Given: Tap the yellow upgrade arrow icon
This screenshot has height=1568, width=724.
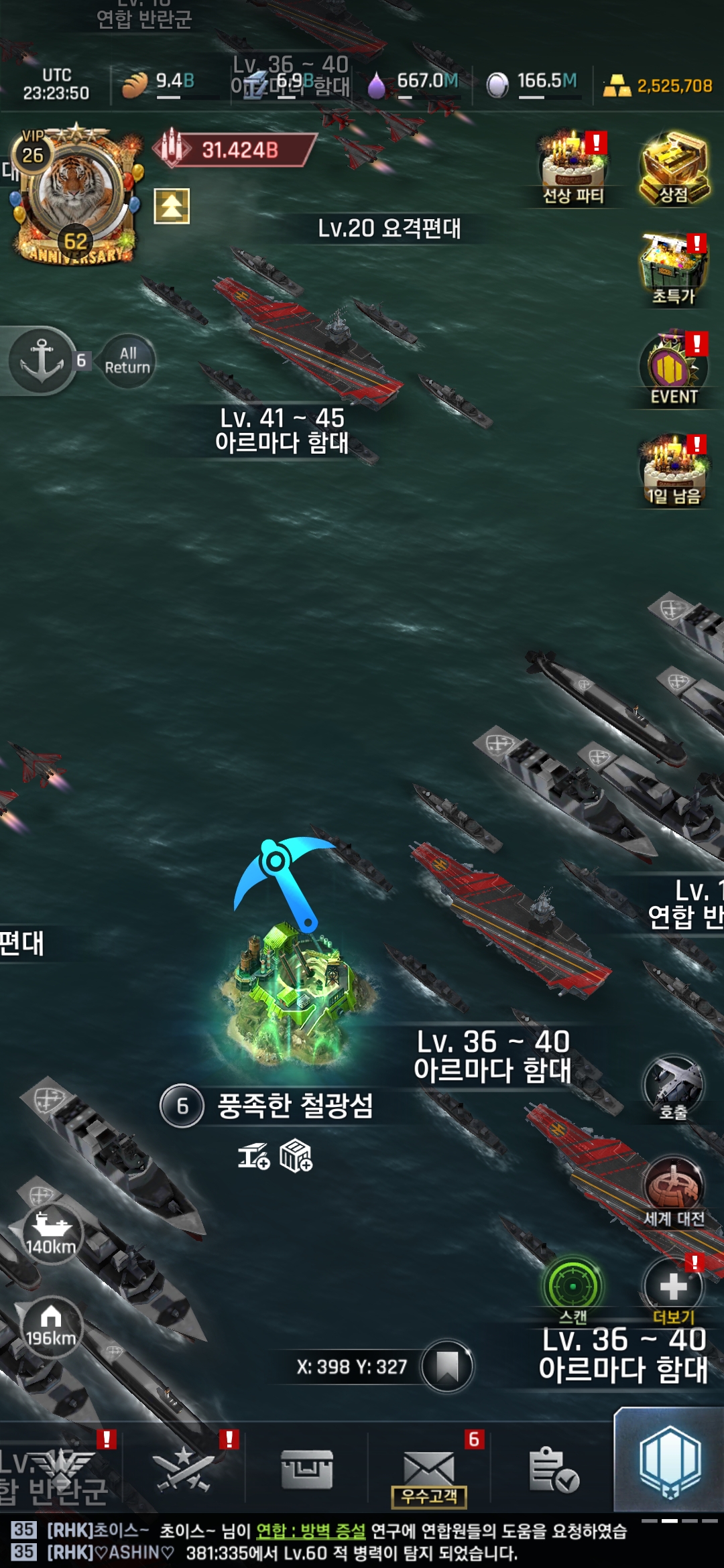Looking at the screenshot, I should 172,206.
